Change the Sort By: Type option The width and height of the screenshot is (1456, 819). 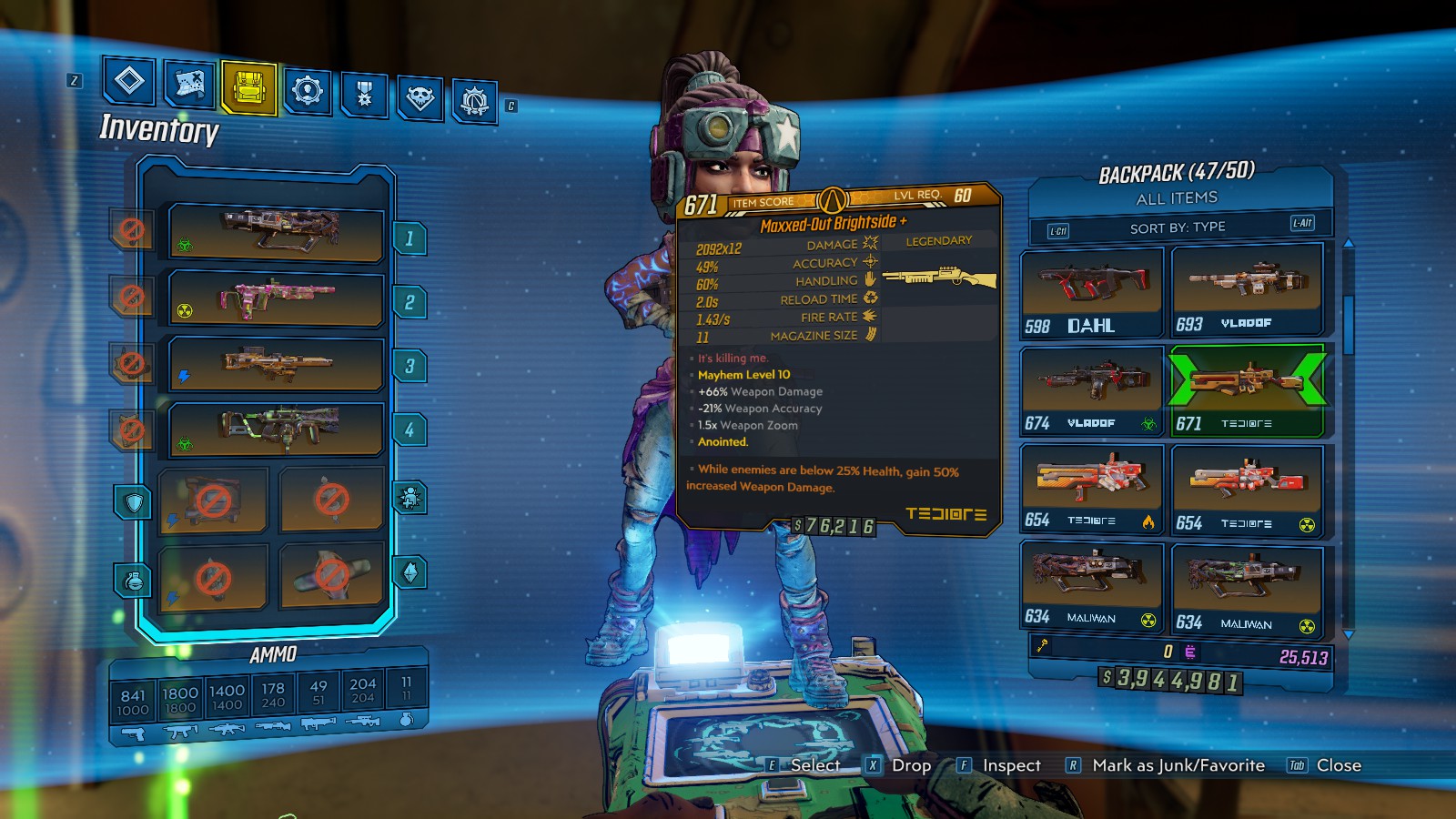[1178, 227]
